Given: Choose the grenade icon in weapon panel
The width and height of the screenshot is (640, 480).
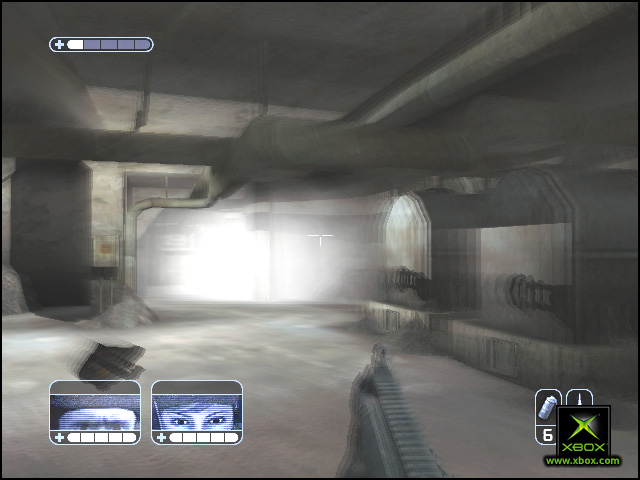Looking at the screenshot, I should 548,407.
